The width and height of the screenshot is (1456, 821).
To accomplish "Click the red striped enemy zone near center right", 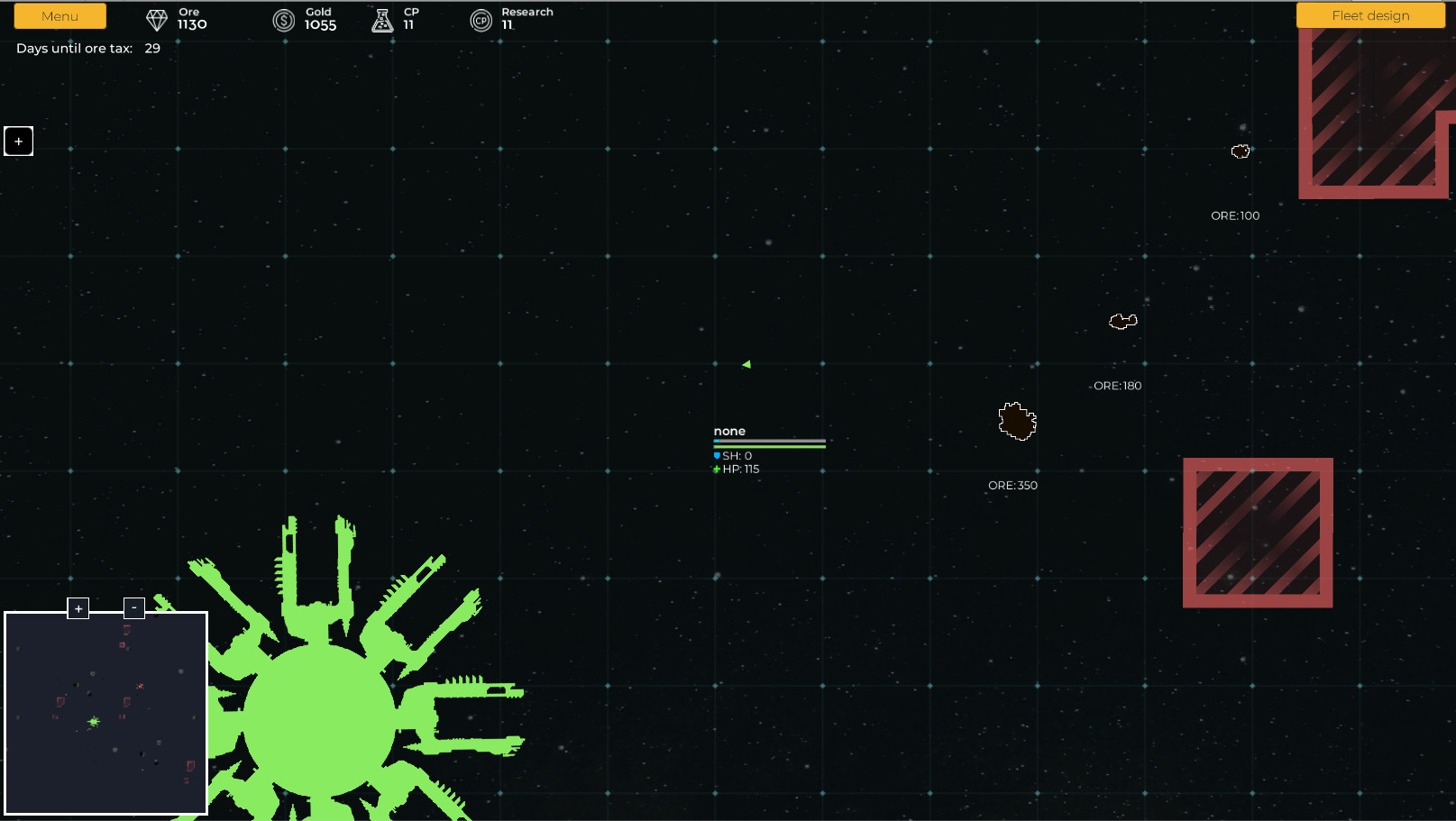I will pos(1257,533).
